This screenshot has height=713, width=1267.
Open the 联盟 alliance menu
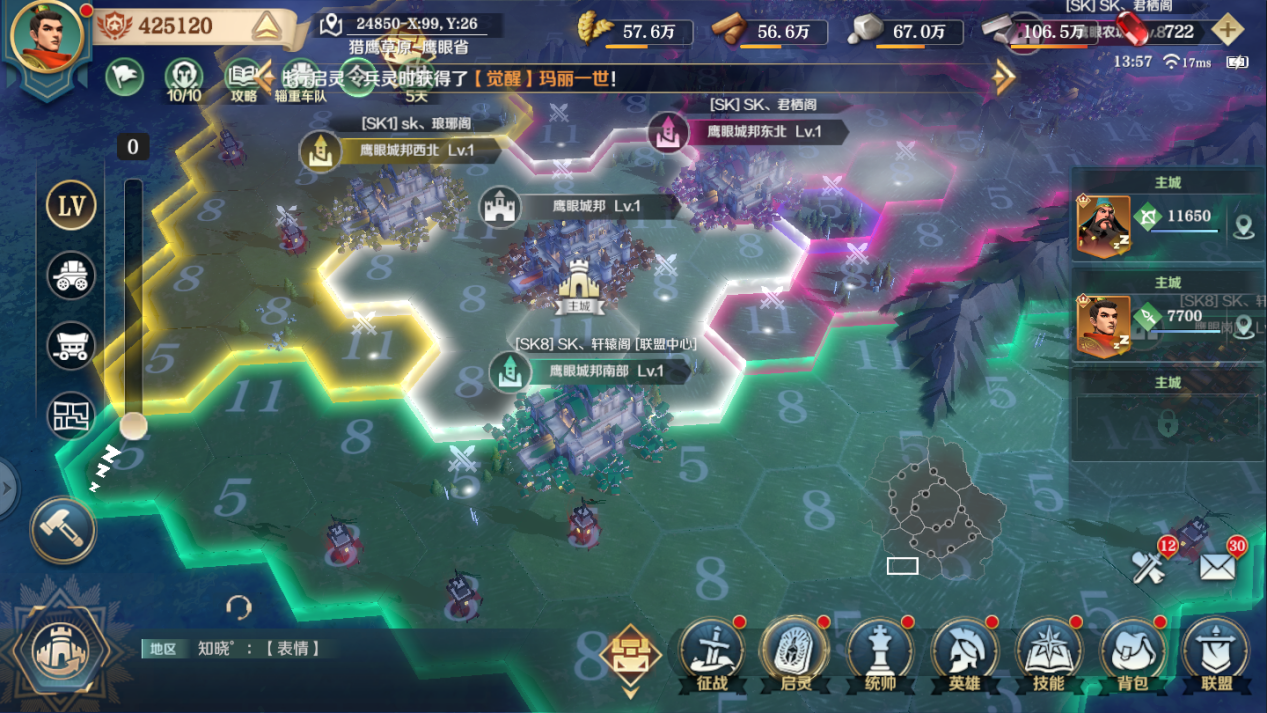coord(1216,655)
